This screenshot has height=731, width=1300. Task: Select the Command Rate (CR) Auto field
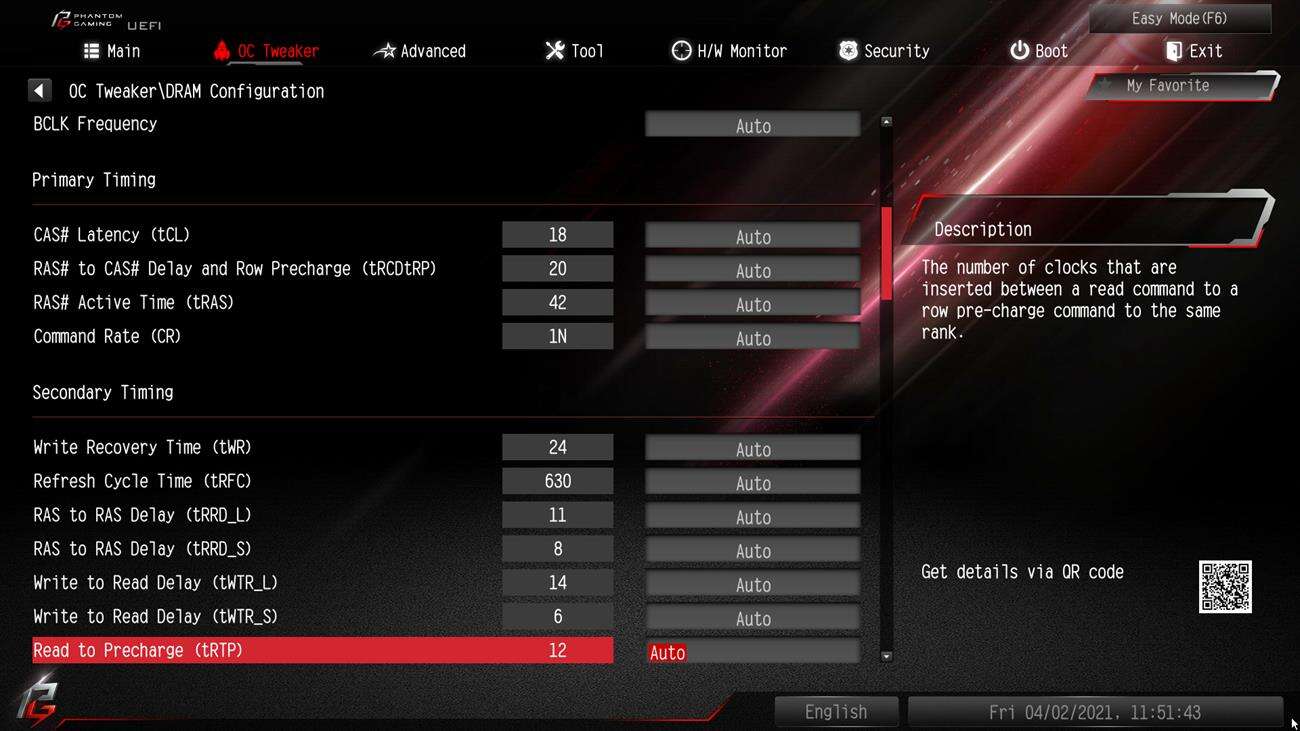tap(752, 338)
